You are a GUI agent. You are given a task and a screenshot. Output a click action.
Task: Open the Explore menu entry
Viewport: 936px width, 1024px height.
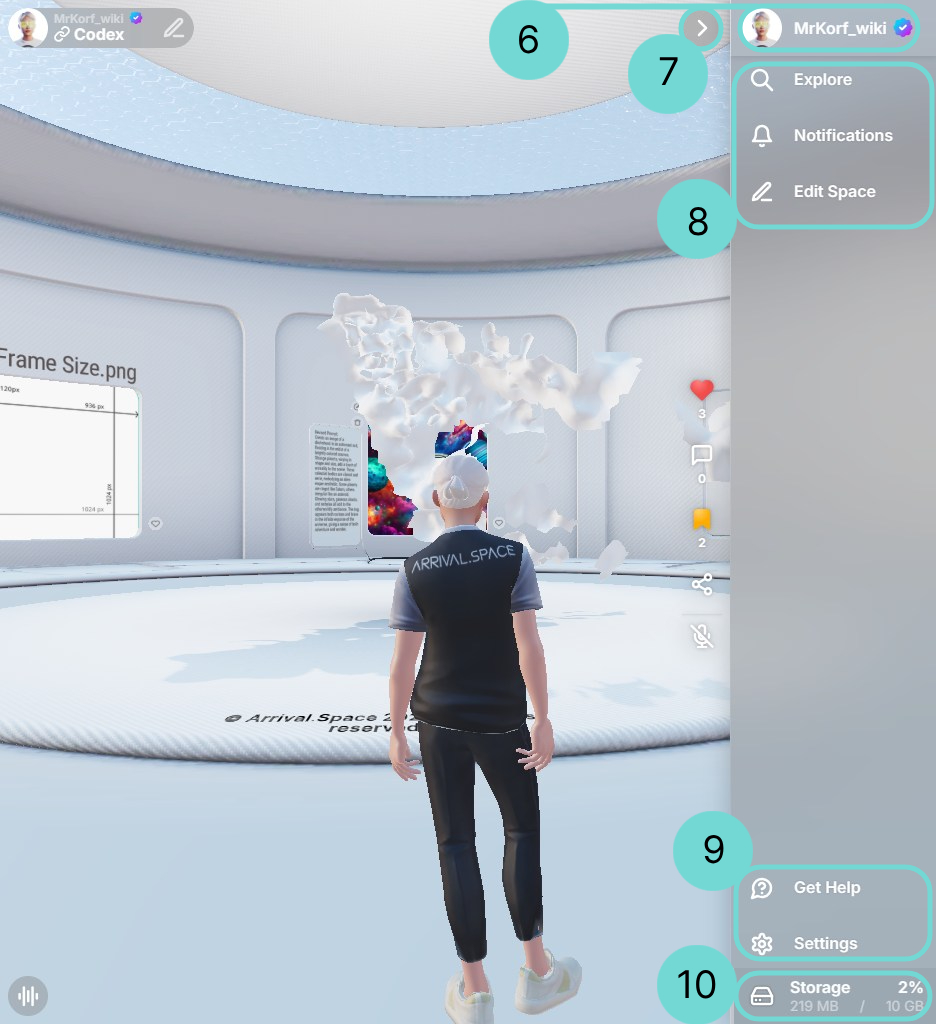pyautogui.click(x=822, y=80)
